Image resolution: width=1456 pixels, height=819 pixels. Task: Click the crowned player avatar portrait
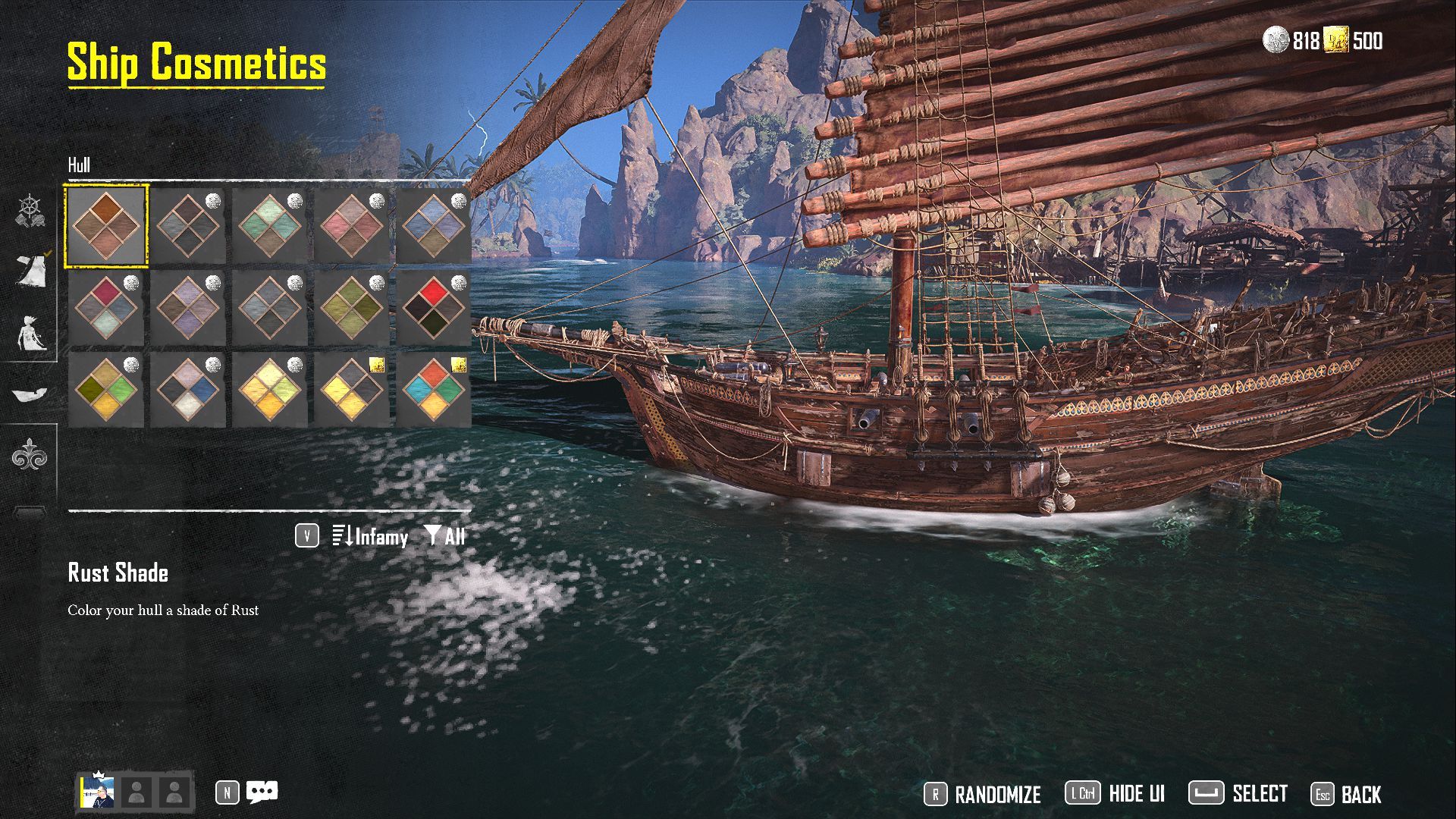(x=99, y=792)
